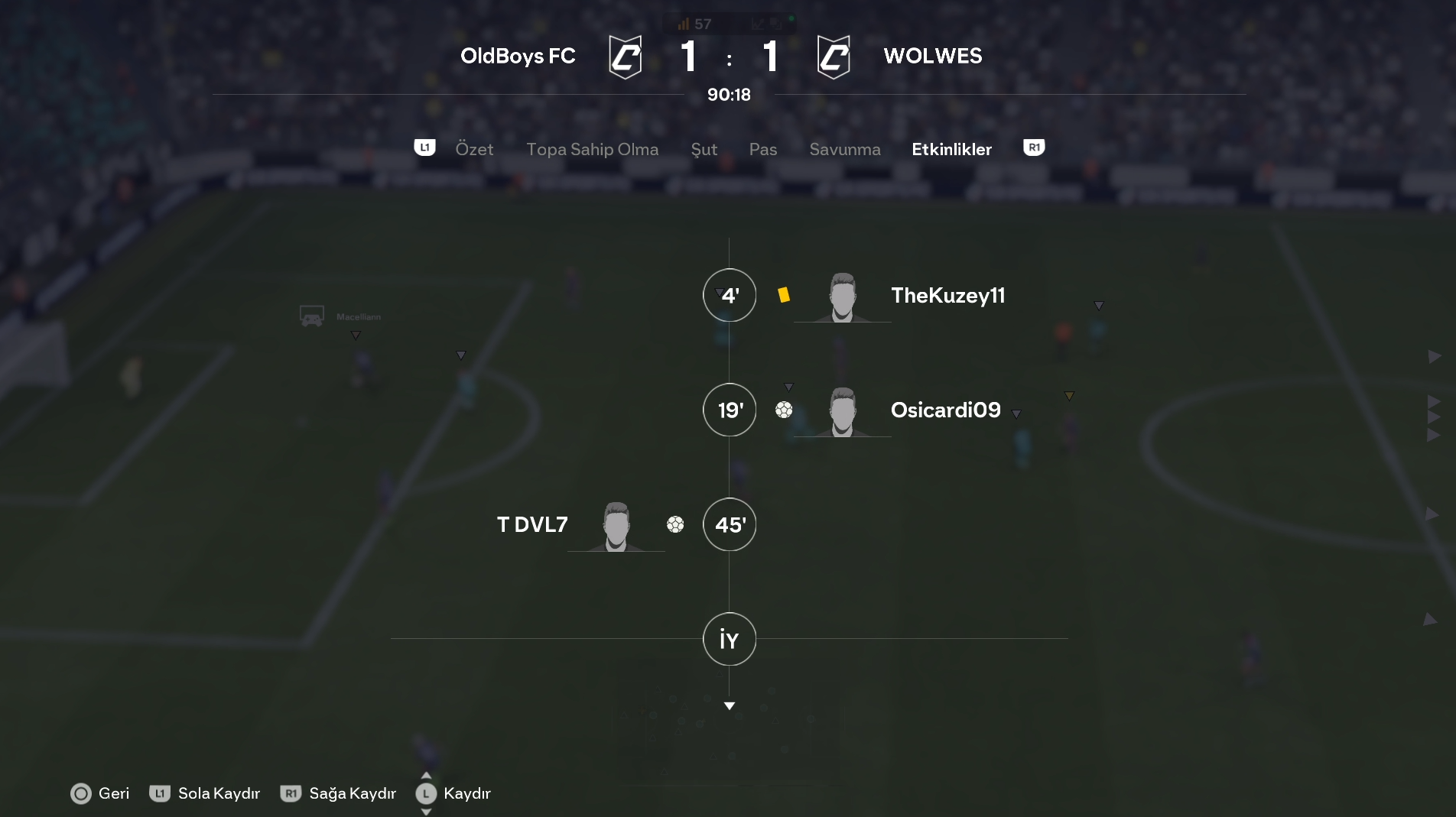Click the 4' minute marker
1456x817 pixels.
click(730, 296)
